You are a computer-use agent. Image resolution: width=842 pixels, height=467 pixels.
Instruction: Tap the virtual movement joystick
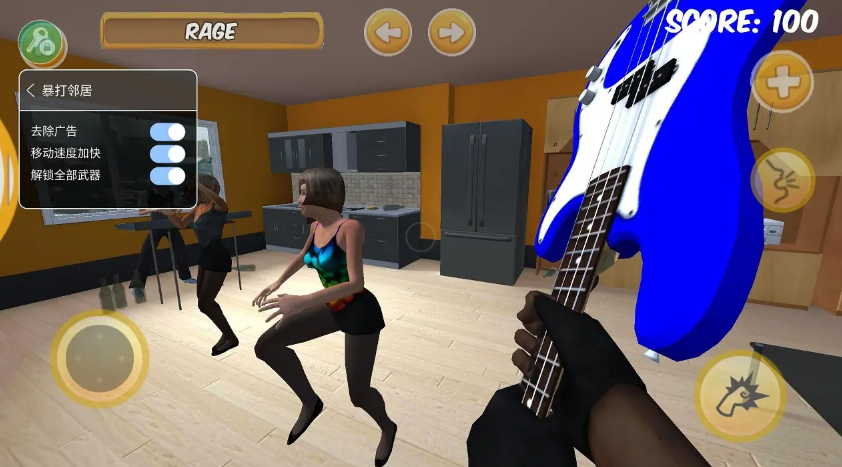point(99,357)
